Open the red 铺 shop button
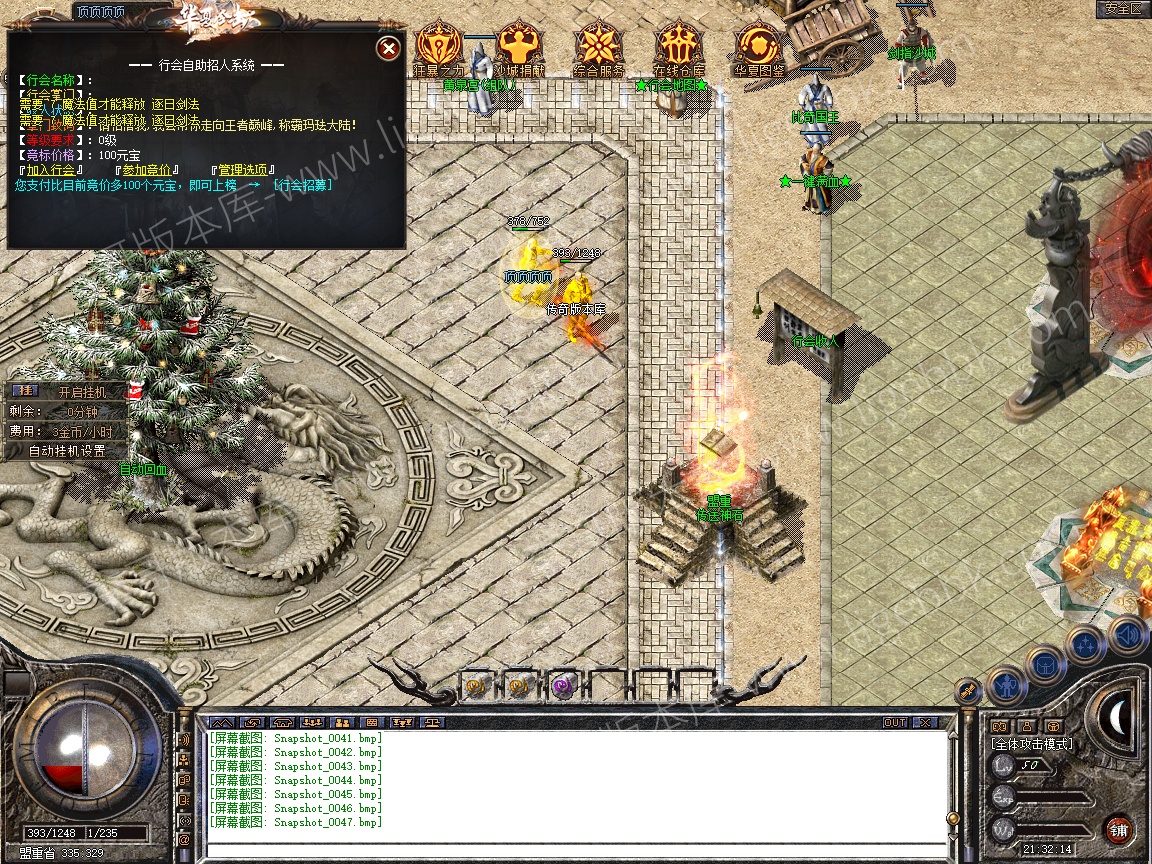 [1118, 829]
